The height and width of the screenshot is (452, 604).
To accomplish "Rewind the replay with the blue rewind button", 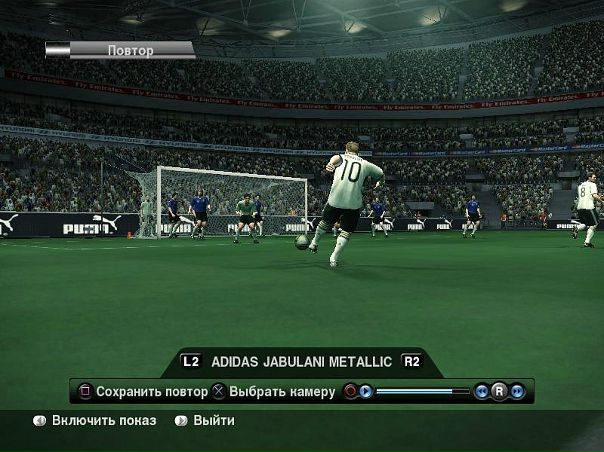I will (481, 391).
